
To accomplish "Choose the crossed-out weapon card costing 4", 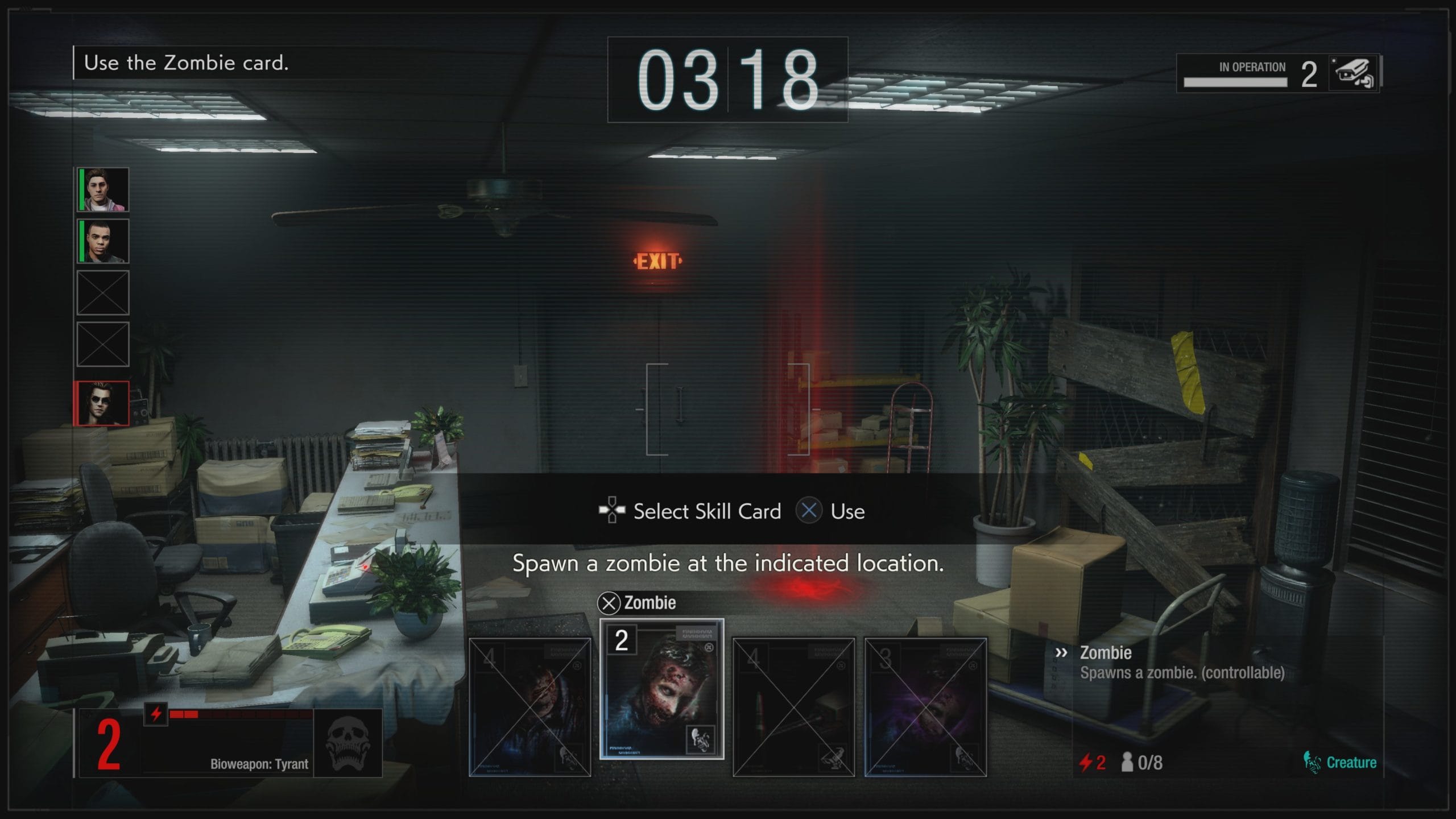I will click(x=793, y=707).
